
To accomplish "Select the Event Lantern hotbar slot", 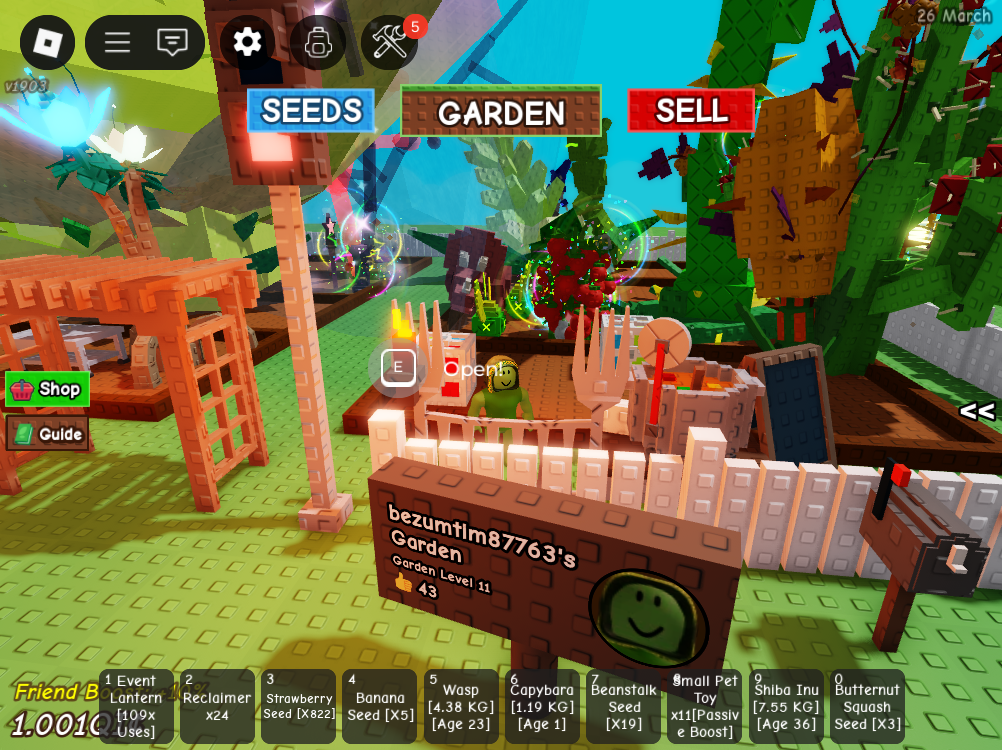I will pyautogui.click(x=136, y=706).
